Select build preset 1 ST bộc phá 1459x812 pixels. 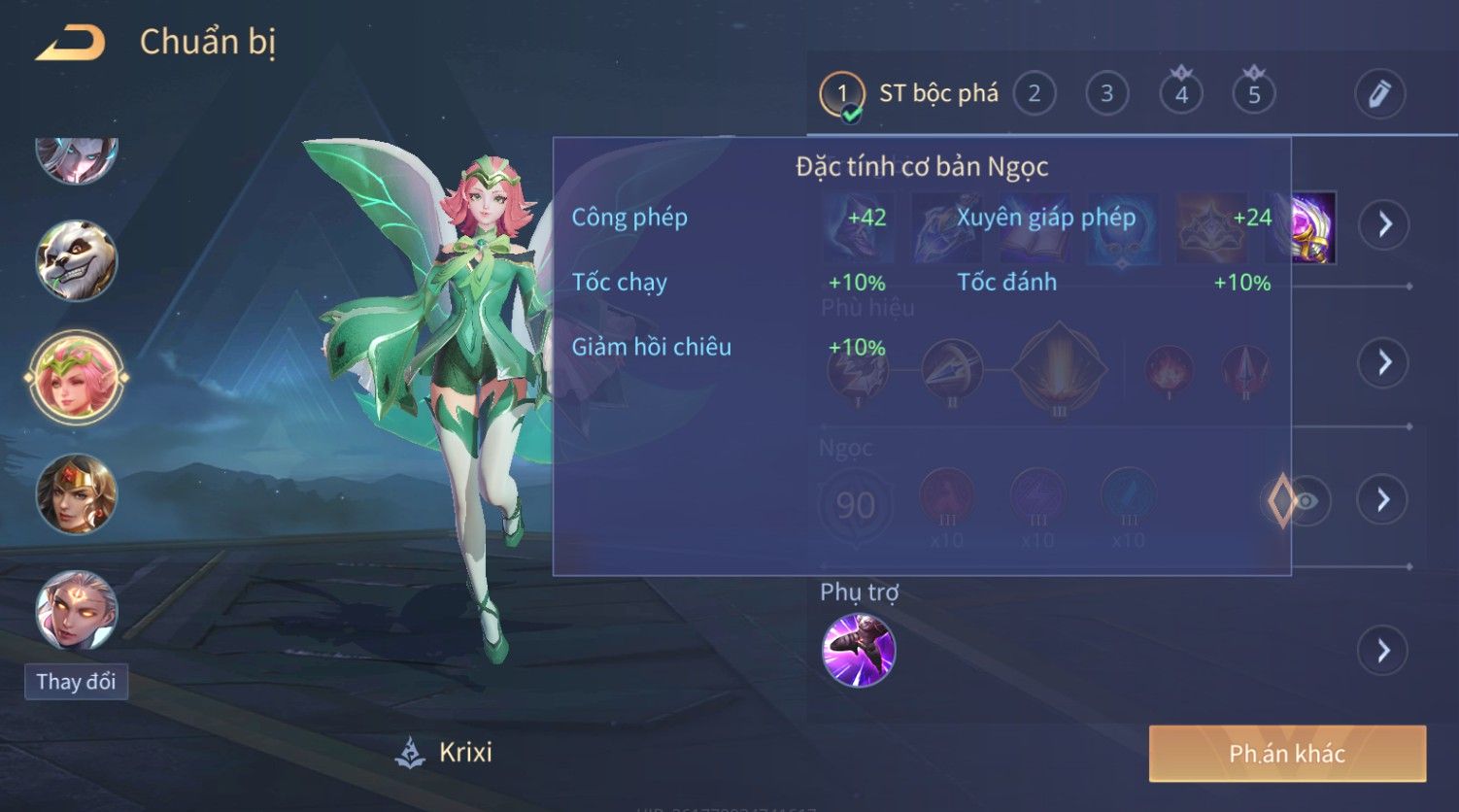[x=842, y=94]
